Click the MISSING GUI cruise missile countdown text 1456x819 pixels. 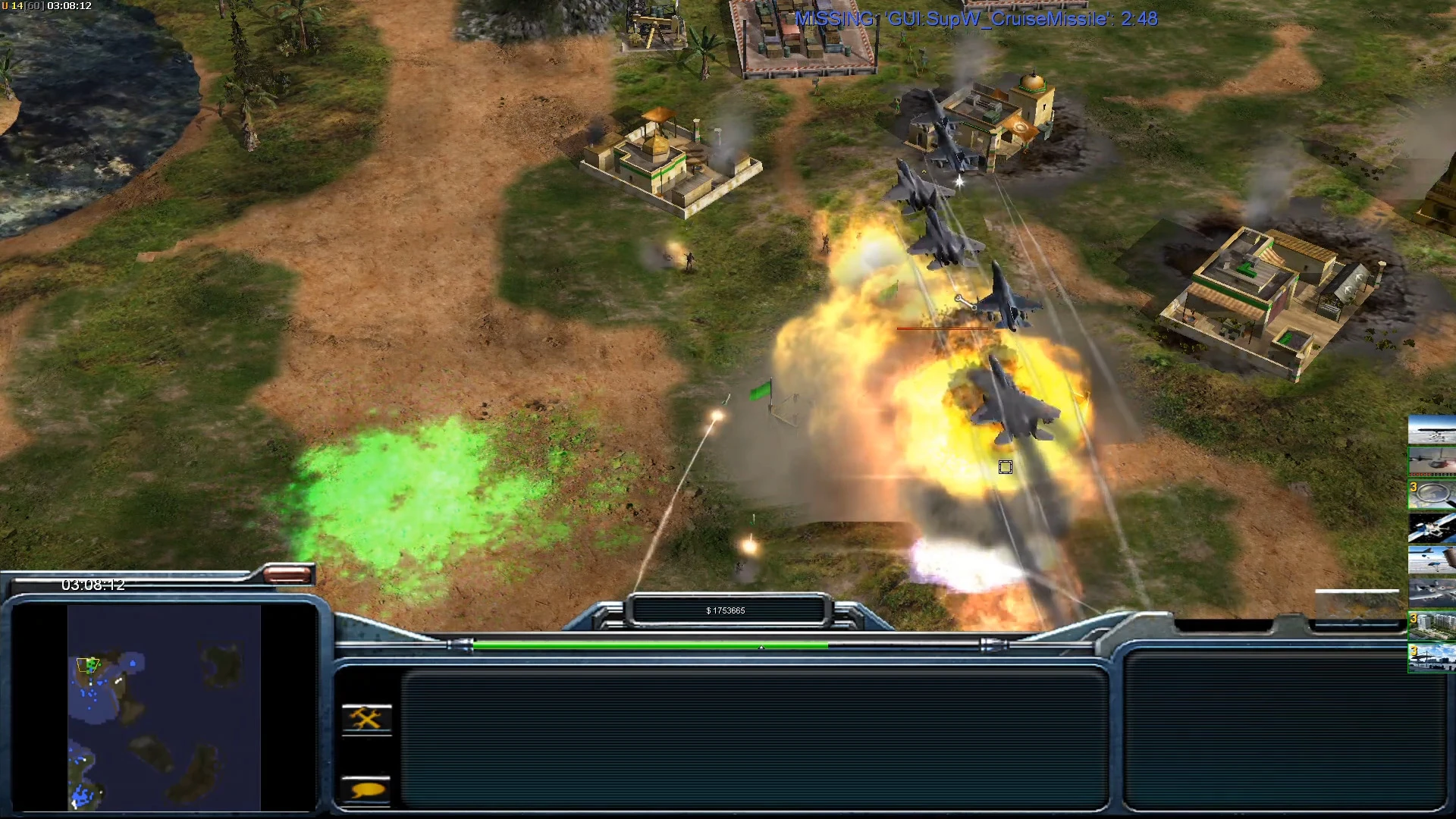tap(973, 19)
